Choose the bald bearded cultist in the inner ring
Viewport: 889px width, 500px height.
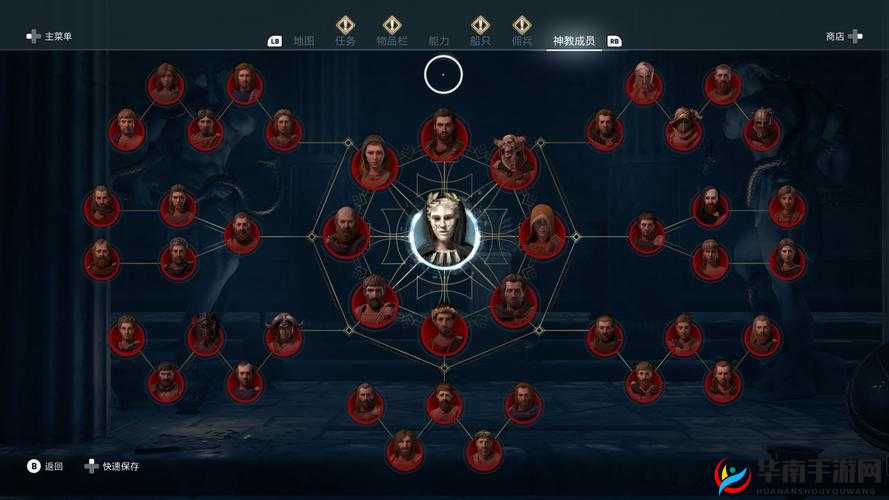(346, 233)
